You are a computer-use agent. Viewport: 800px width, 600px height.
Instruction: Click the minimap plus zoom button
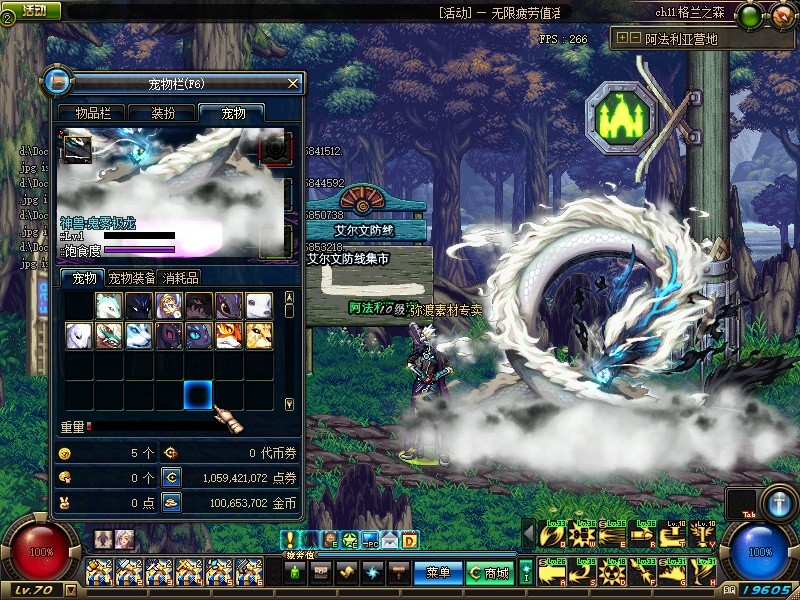622,38
